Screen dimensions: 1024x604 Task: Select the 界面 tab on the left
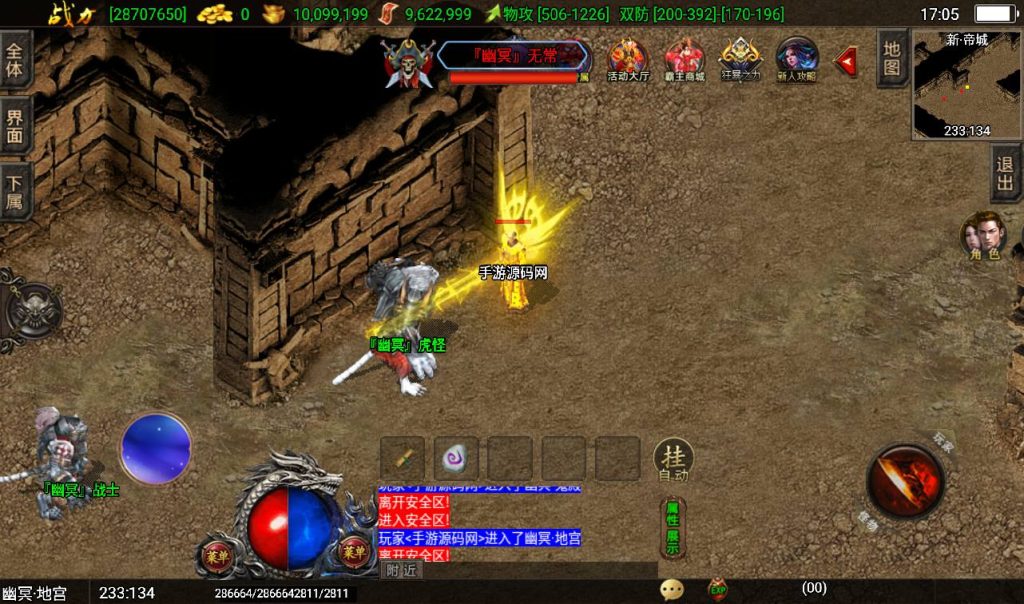click(x=15, y=125)
